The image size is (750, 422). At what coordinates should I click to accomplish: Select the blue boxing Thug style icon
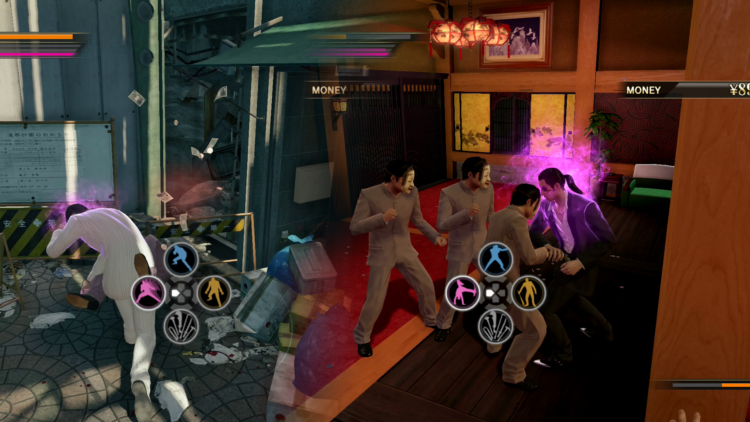point(495,260)
